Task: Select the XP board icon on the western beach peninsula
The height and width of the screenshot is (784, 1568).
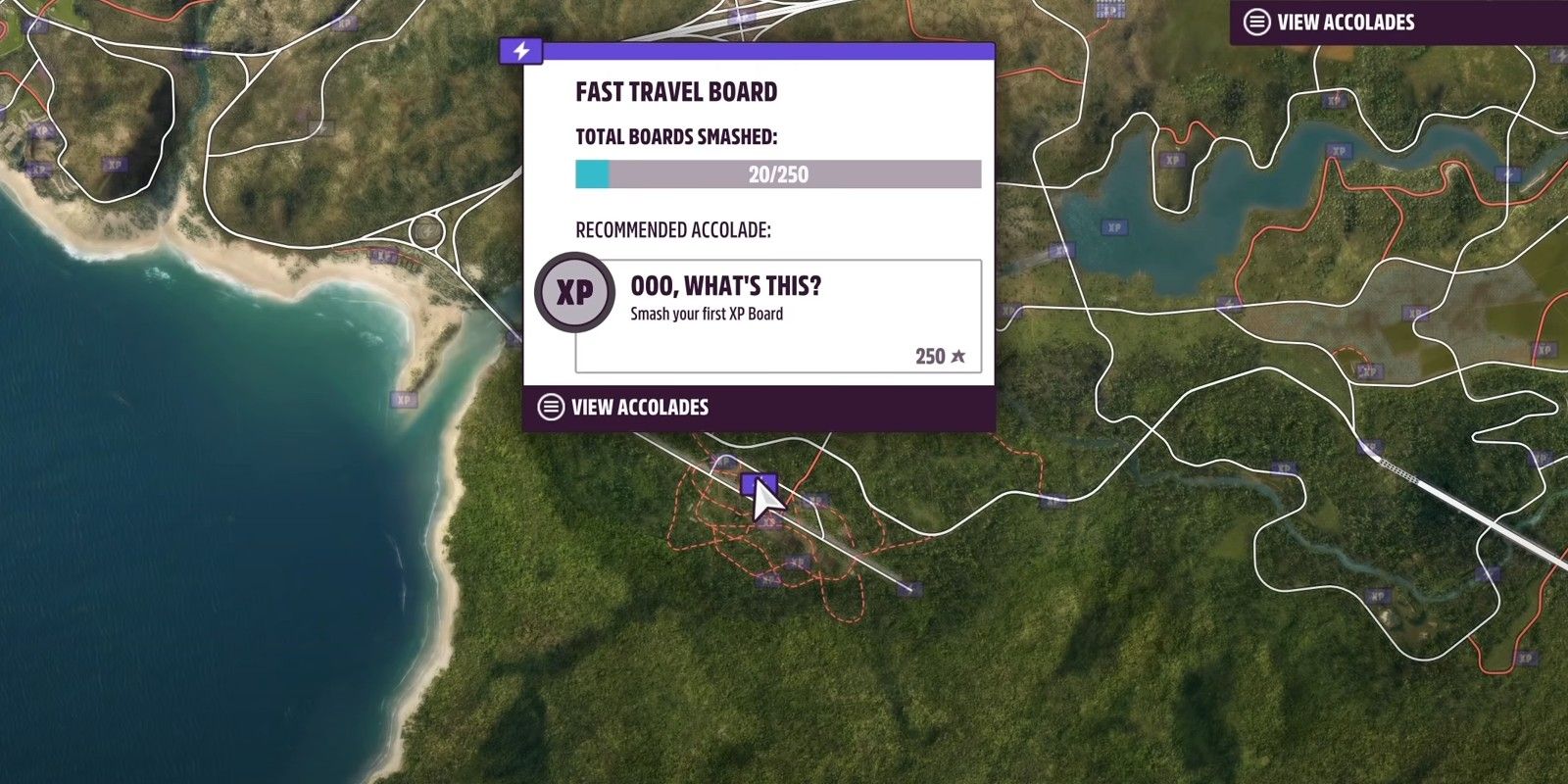Action: point(403,400)
